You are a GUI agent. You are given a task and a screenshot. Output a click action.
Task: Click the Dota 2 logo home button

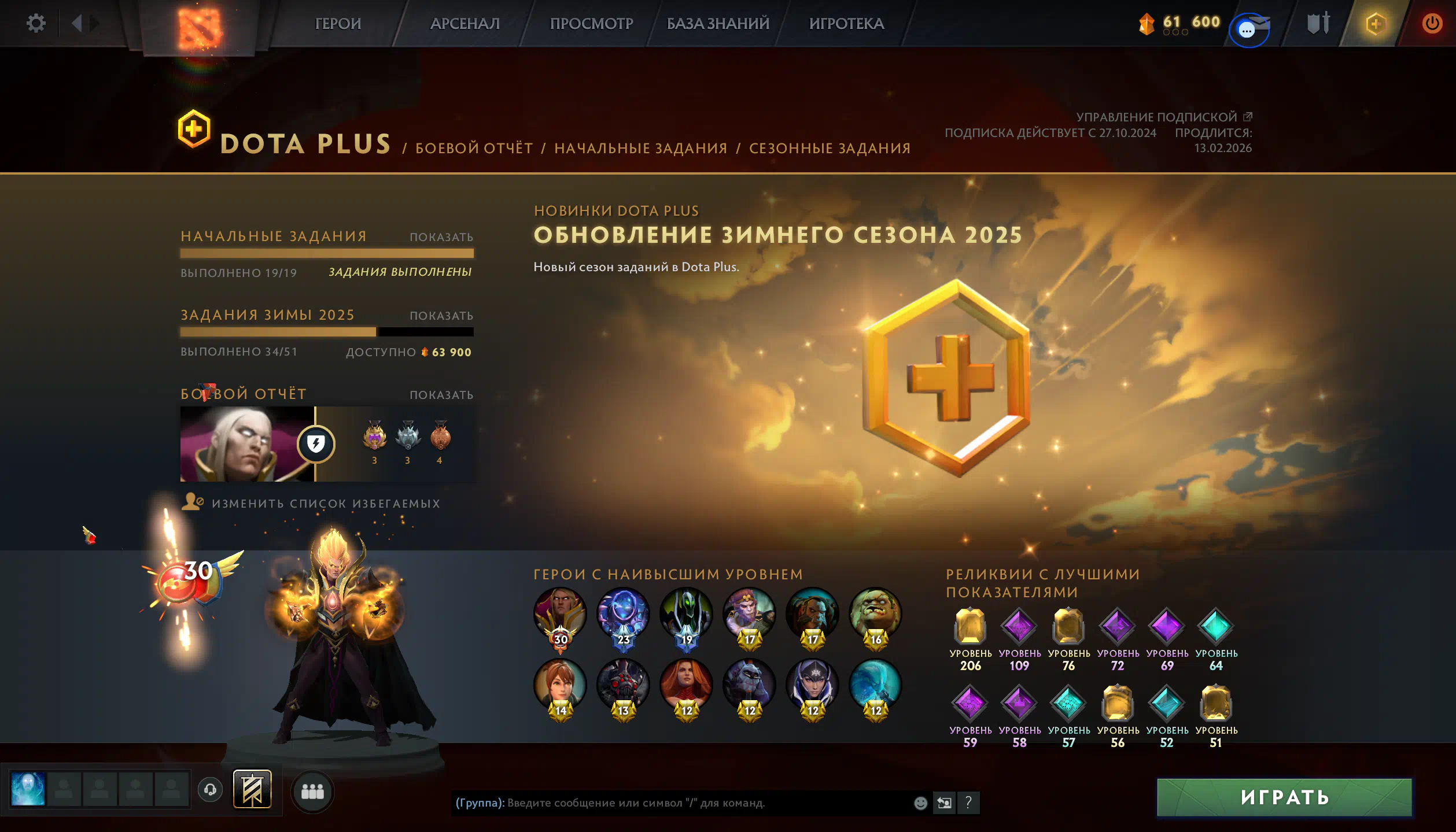coord(198,27)
